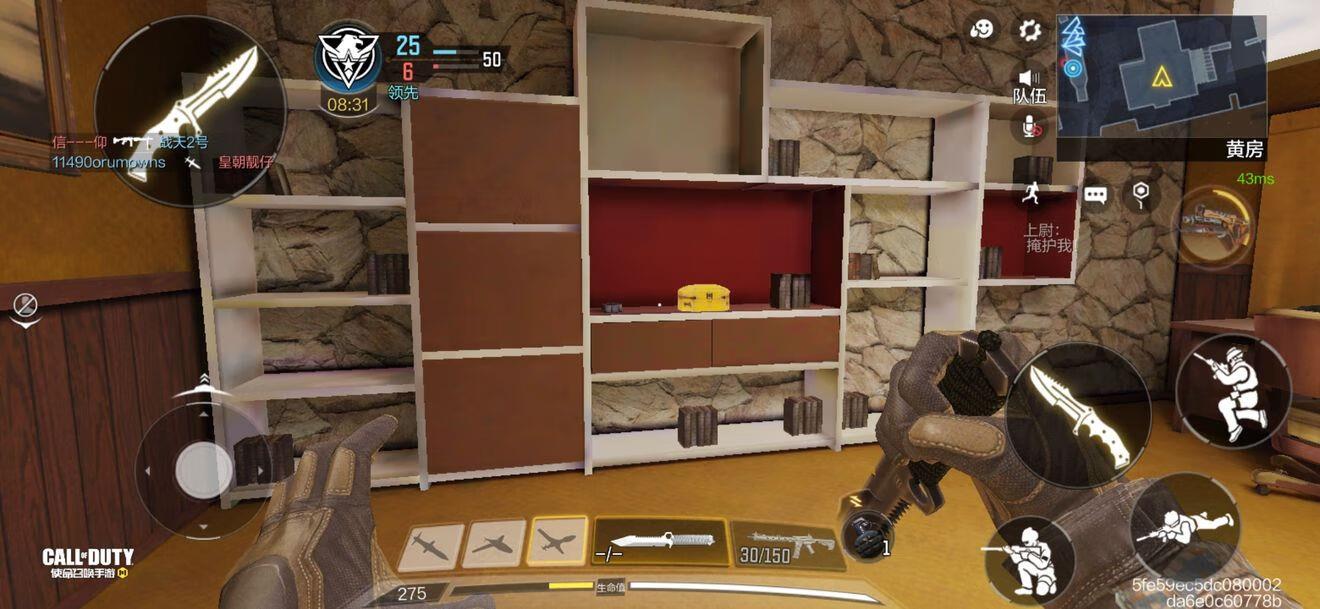Toggle the muted microphone
The image size is (1320, 609).
click(x=1029, y=126)
